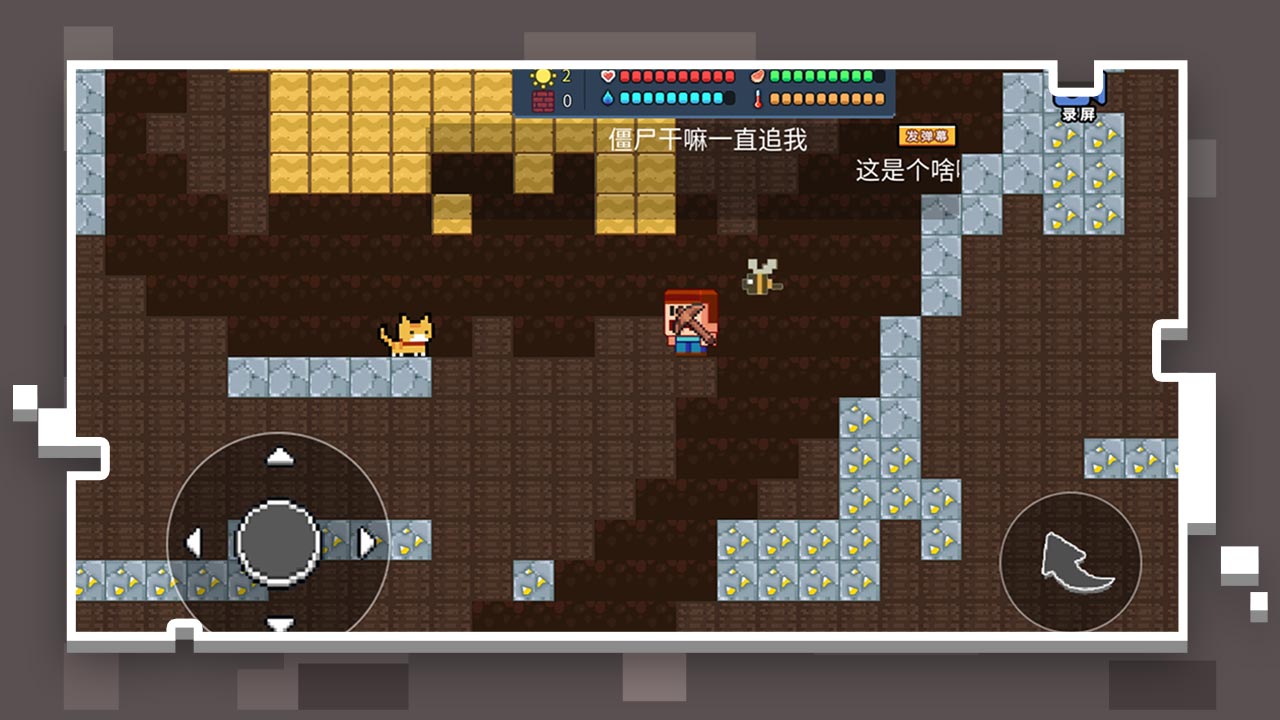Viewport: 1280px width, 720px height.
Task: Click the sun day counter icon
Action: coord(542,75)
